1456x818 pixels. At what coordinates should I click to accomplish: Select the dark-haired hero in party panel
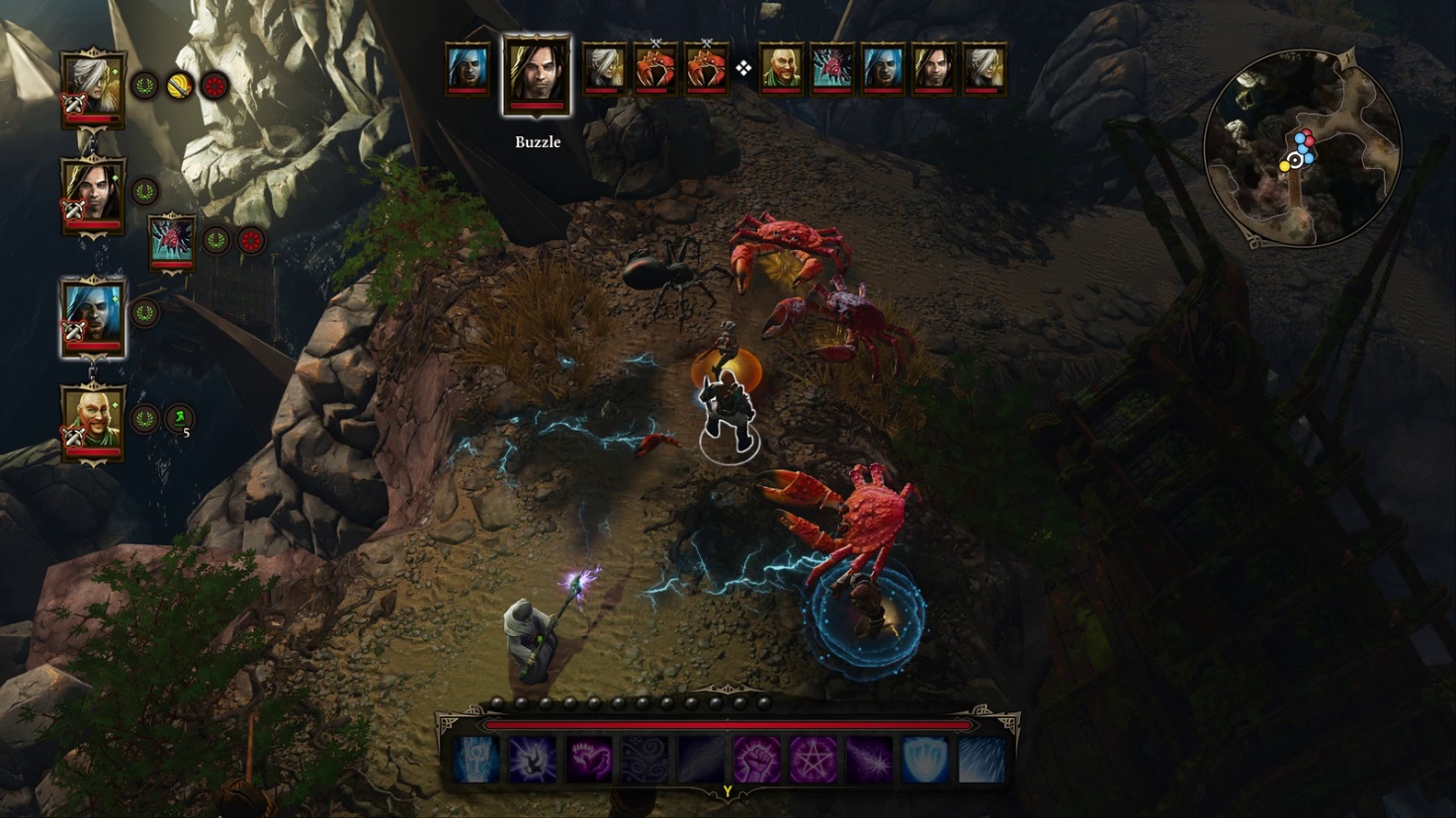click(93, 193)
